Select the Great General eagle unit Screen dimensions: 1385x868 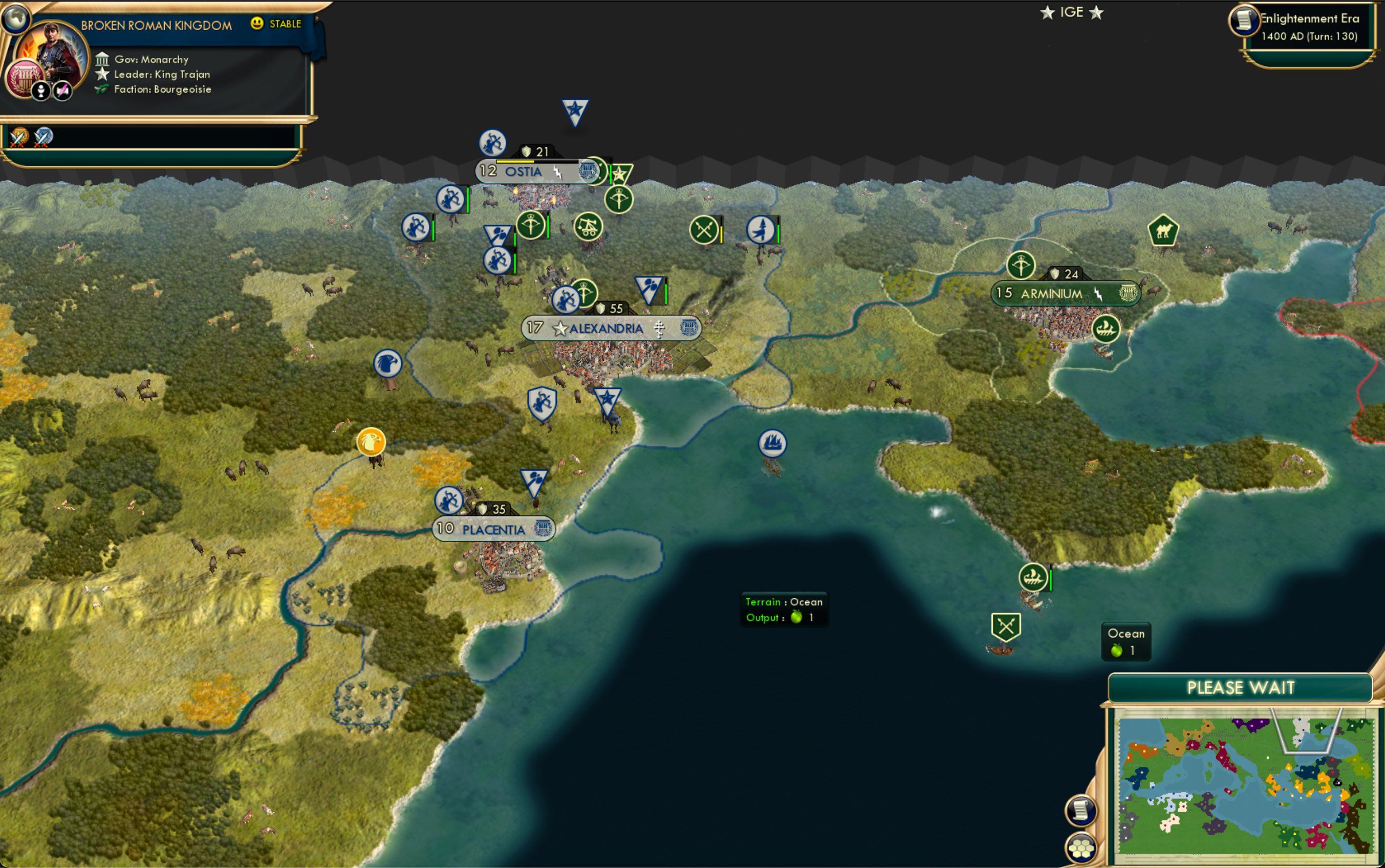tap(388, 363)
